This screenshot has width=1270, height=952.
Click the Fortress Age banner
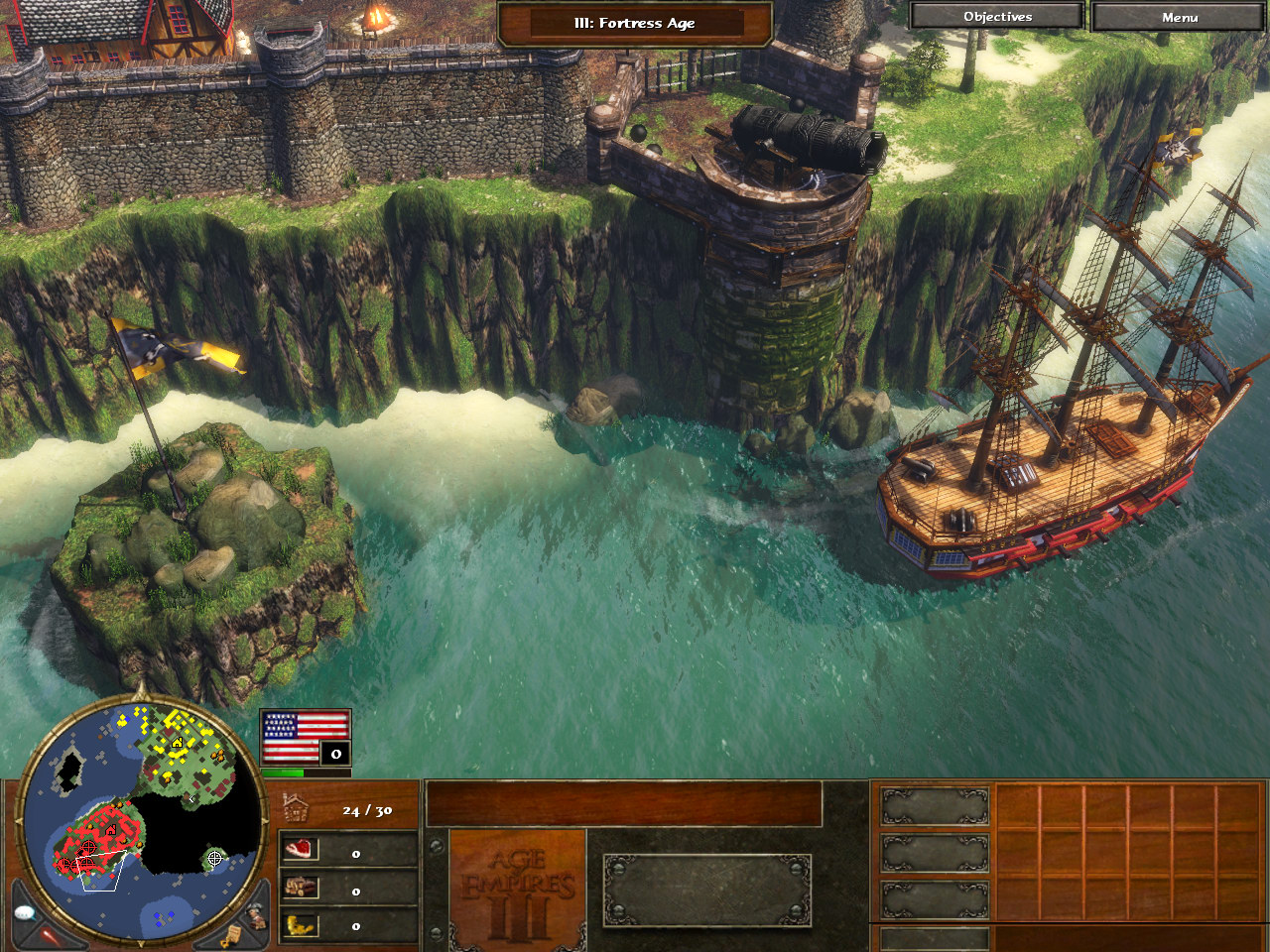click(634, 23)
